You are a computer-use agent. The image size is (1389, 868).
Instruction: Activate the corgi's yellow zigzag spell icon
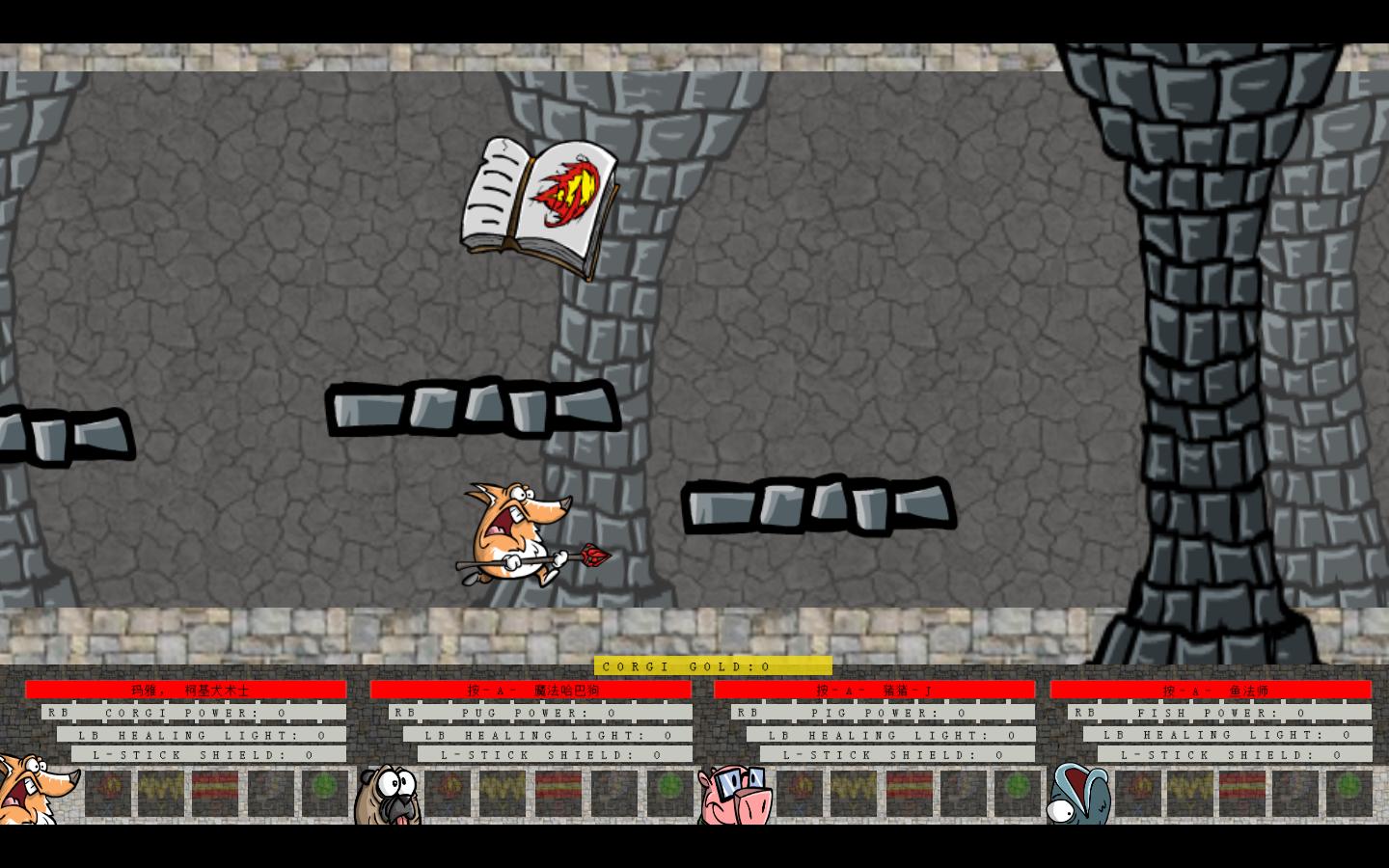(x=161, y=793)
